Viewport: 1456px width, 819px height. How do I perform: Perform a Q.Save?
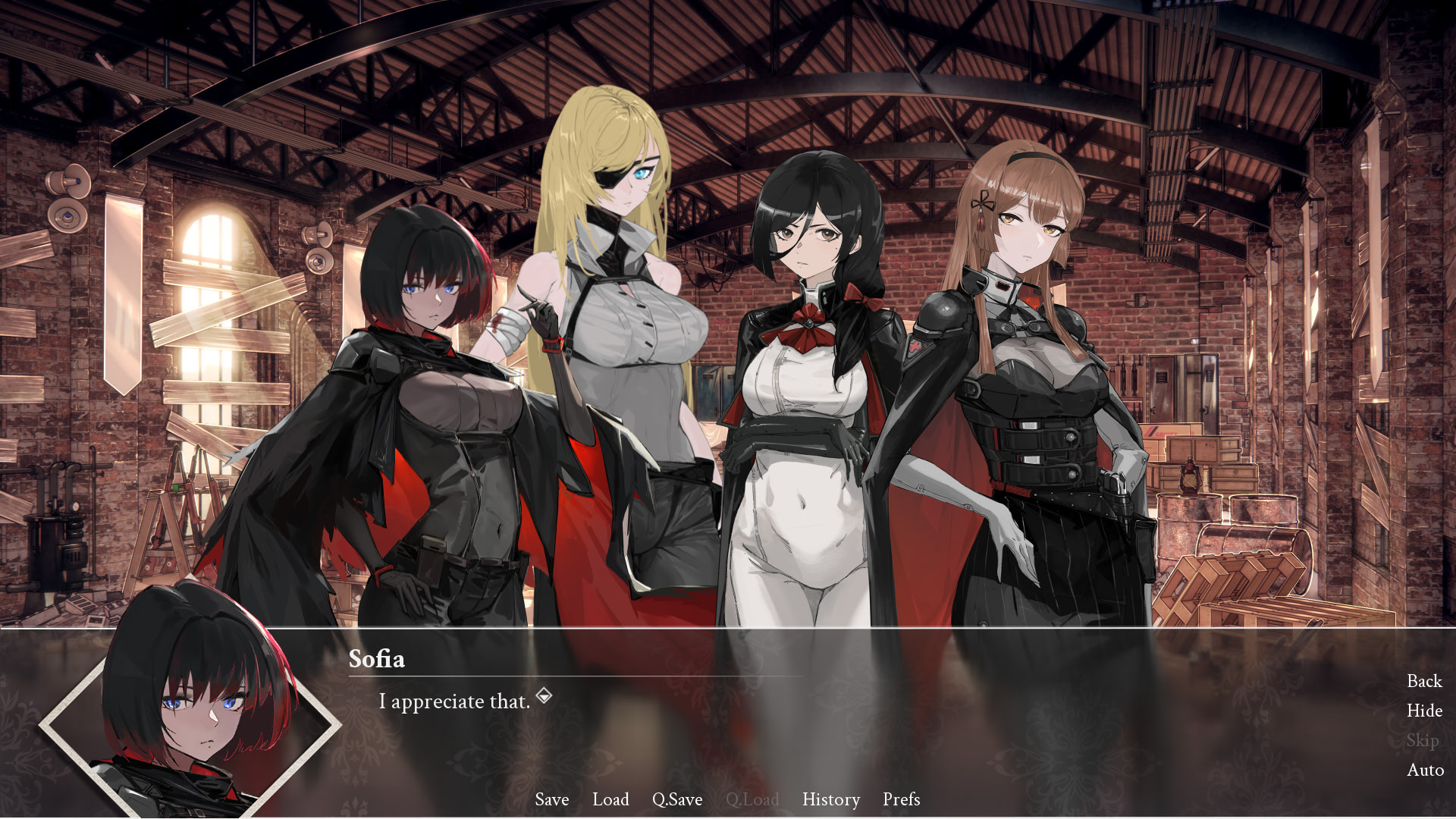tap(677, 799)
